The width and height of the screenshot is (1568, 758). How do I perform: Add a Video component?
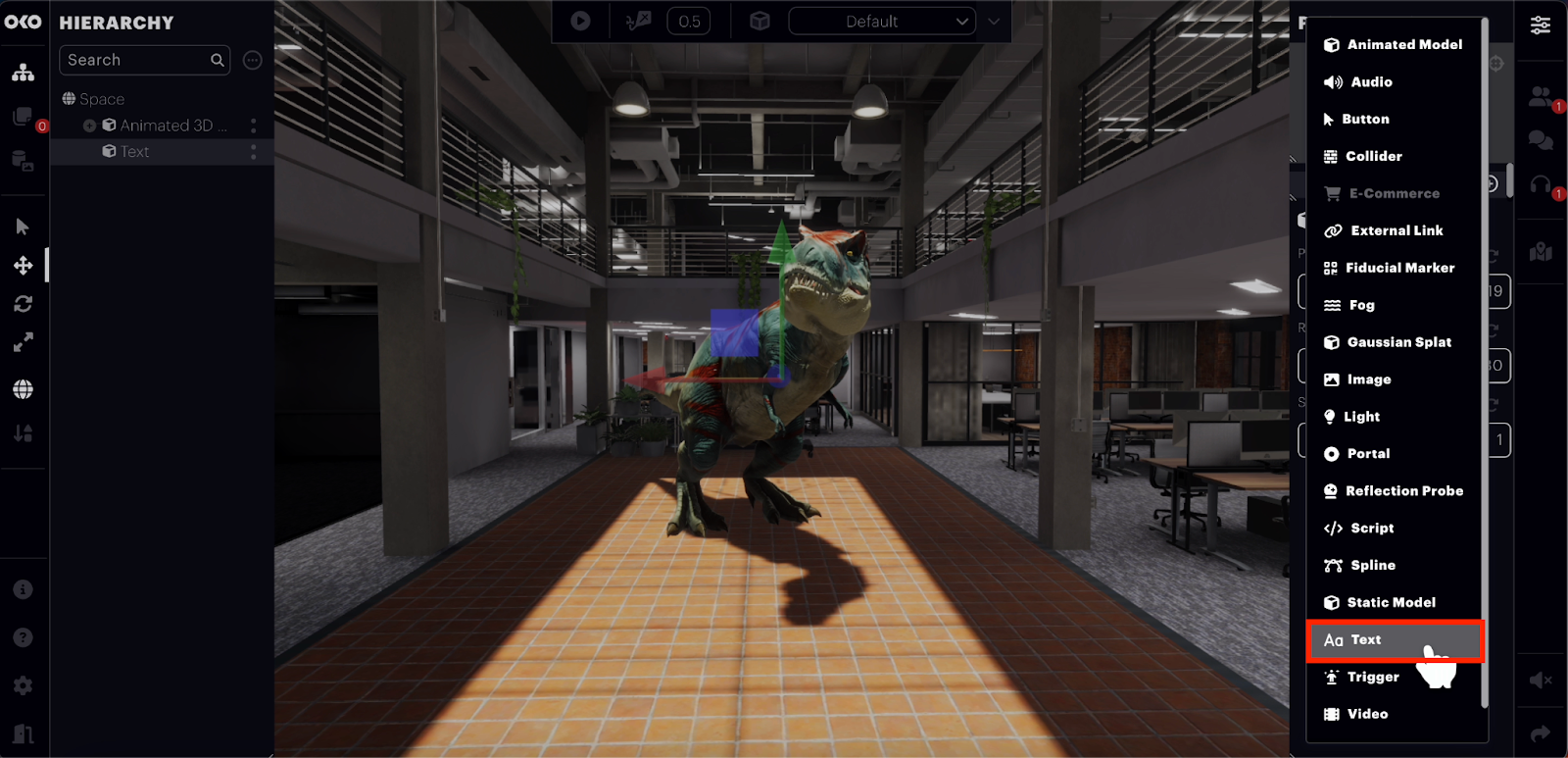[1366, 714]
